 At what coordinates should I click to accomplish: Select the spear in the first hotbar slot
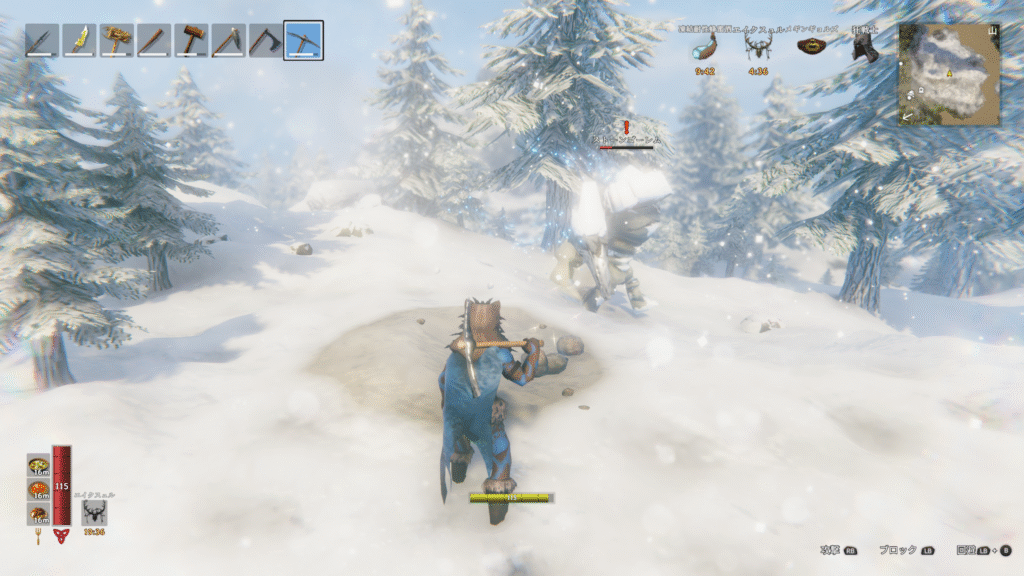41,41
